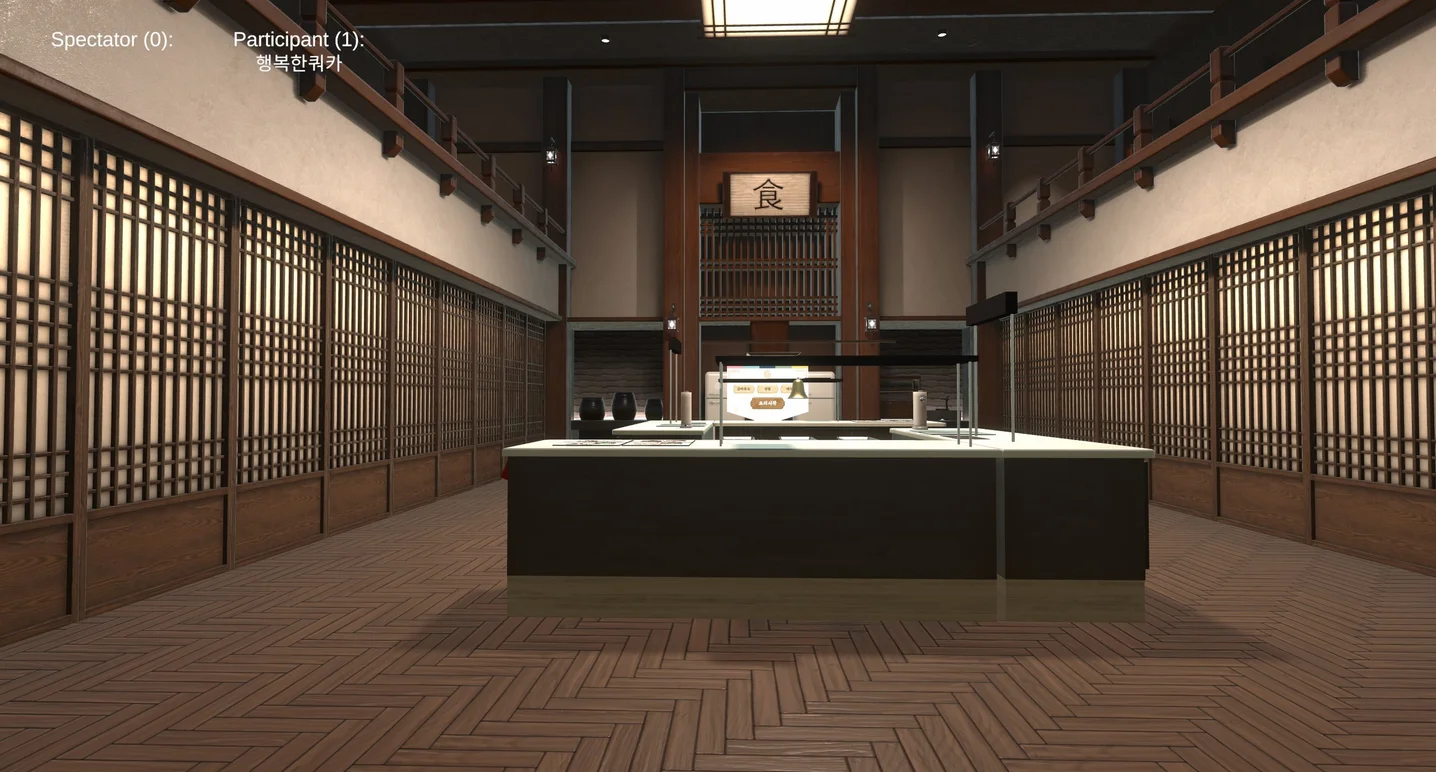This screenshot has width=1436, height=772.
Task: Select participant 행복한쿼카 in the player list
Action: (x=298, y=63)
